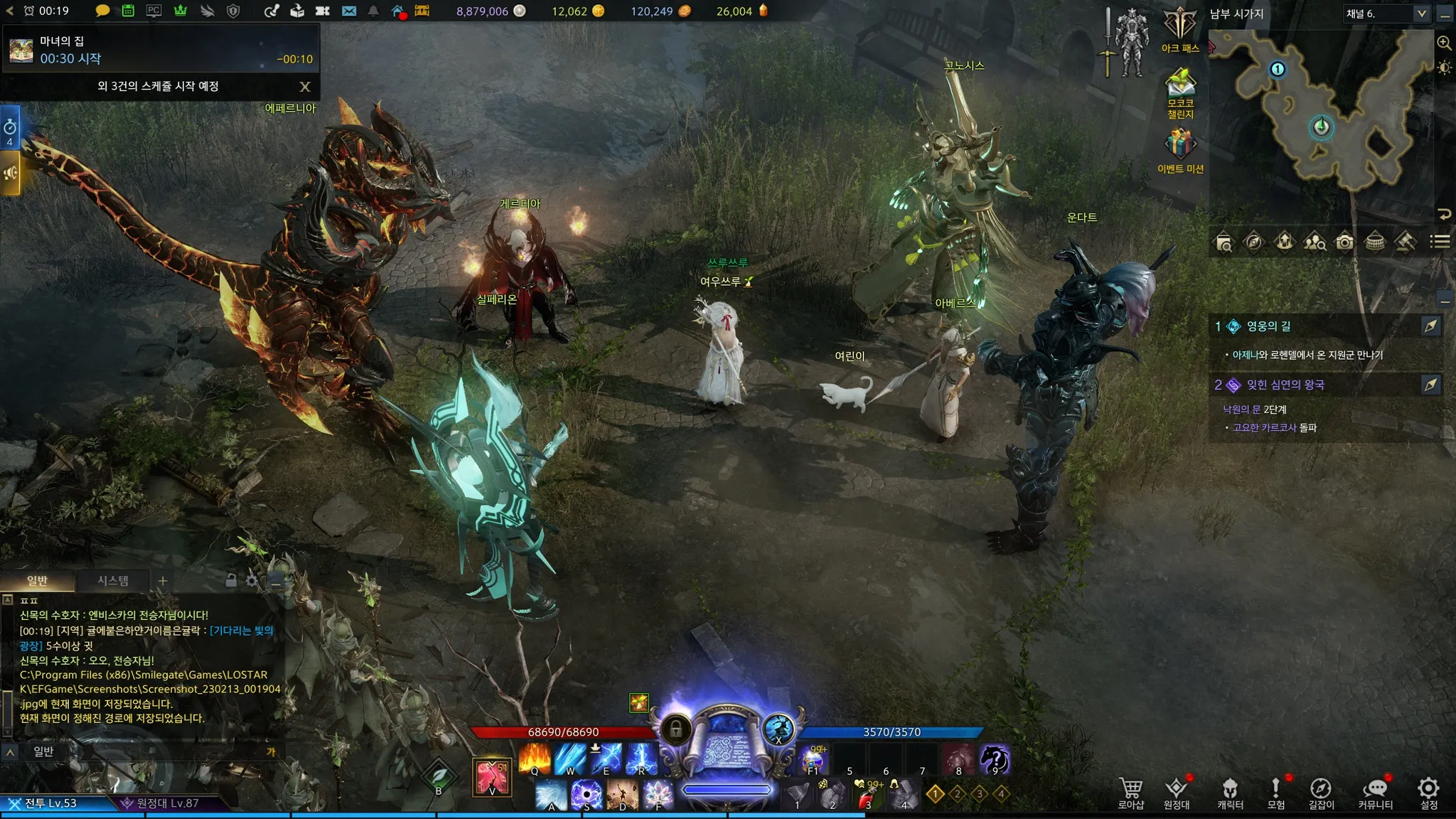Open the 모코코 챌린지 icon
The image size is (1456, 819).
1180,92
